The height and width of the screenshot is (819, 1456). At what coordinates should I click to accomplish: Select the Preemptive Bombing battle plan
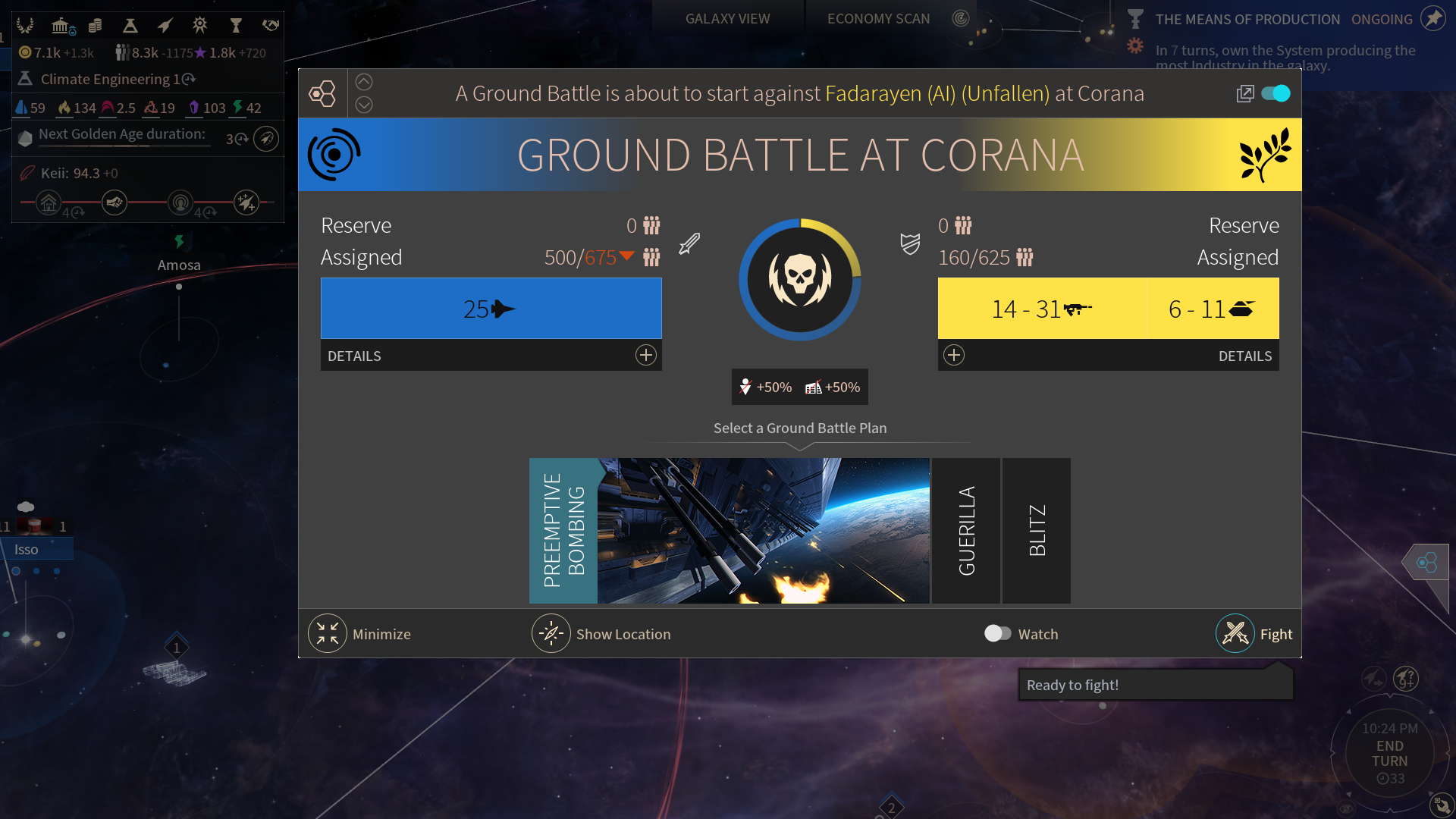pos(563,531)
